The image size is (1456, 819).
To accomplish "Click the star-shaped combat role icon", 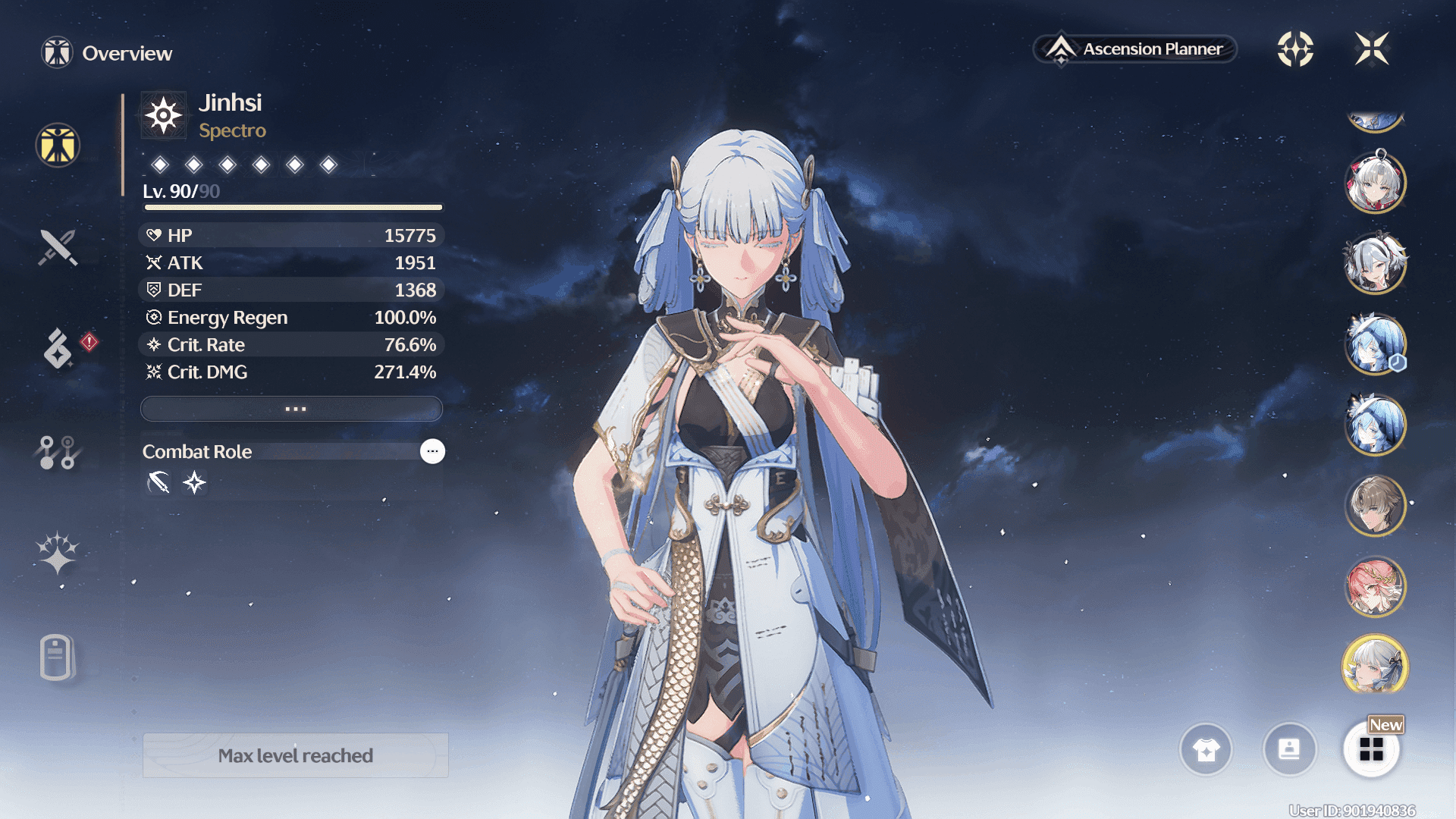I will [194, 482].
